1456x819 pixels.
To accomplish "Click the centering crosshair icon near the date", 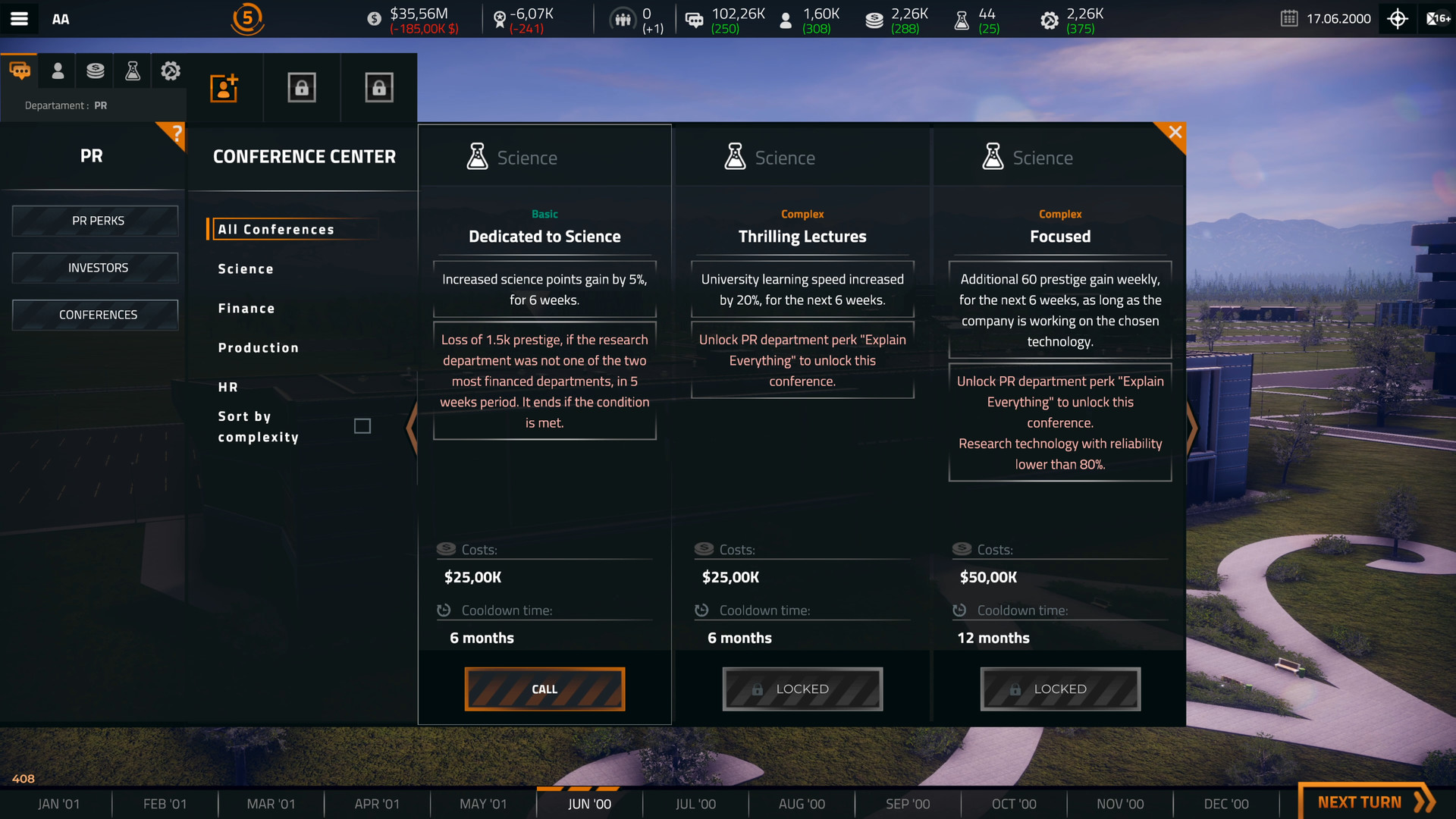I will 1398,19.
